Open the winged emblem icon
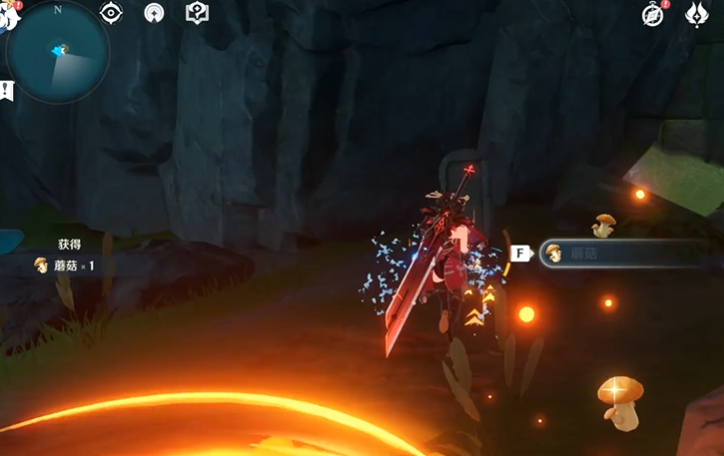Viewport: 724px width, 456px height. (x=696, y=14)
